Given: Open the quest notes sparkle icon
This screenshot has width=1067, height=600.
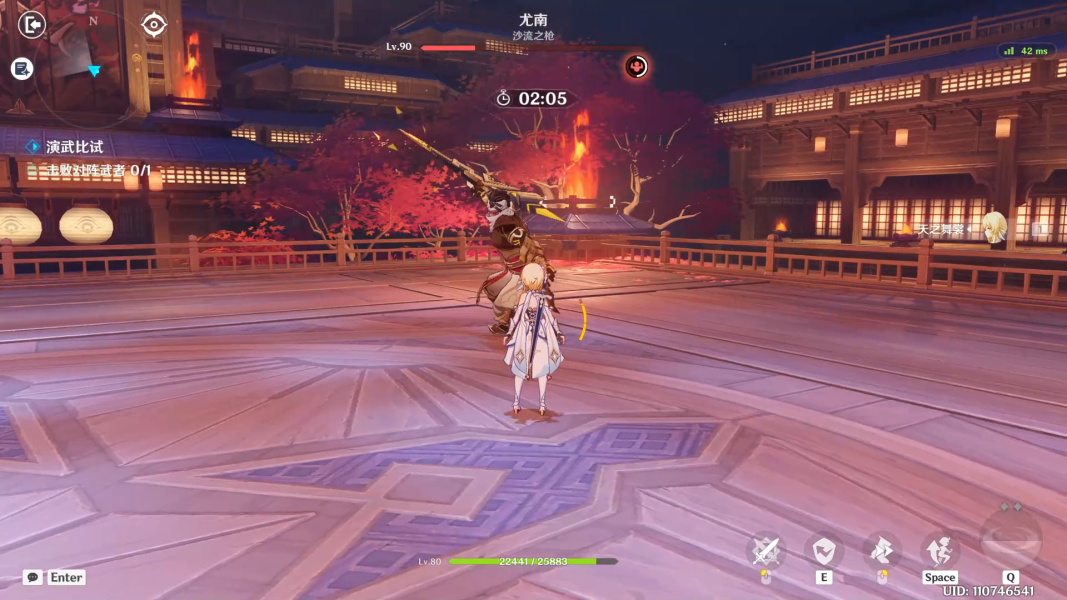Looking at the screenshot, I should [x=22, y=68].
